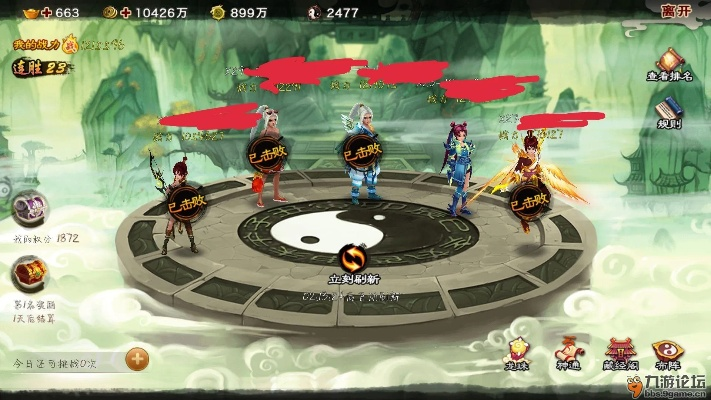Open the 神通 skills scroll
Image resolution: width=711 pixels, height=400 pixels.
[568, 354]
